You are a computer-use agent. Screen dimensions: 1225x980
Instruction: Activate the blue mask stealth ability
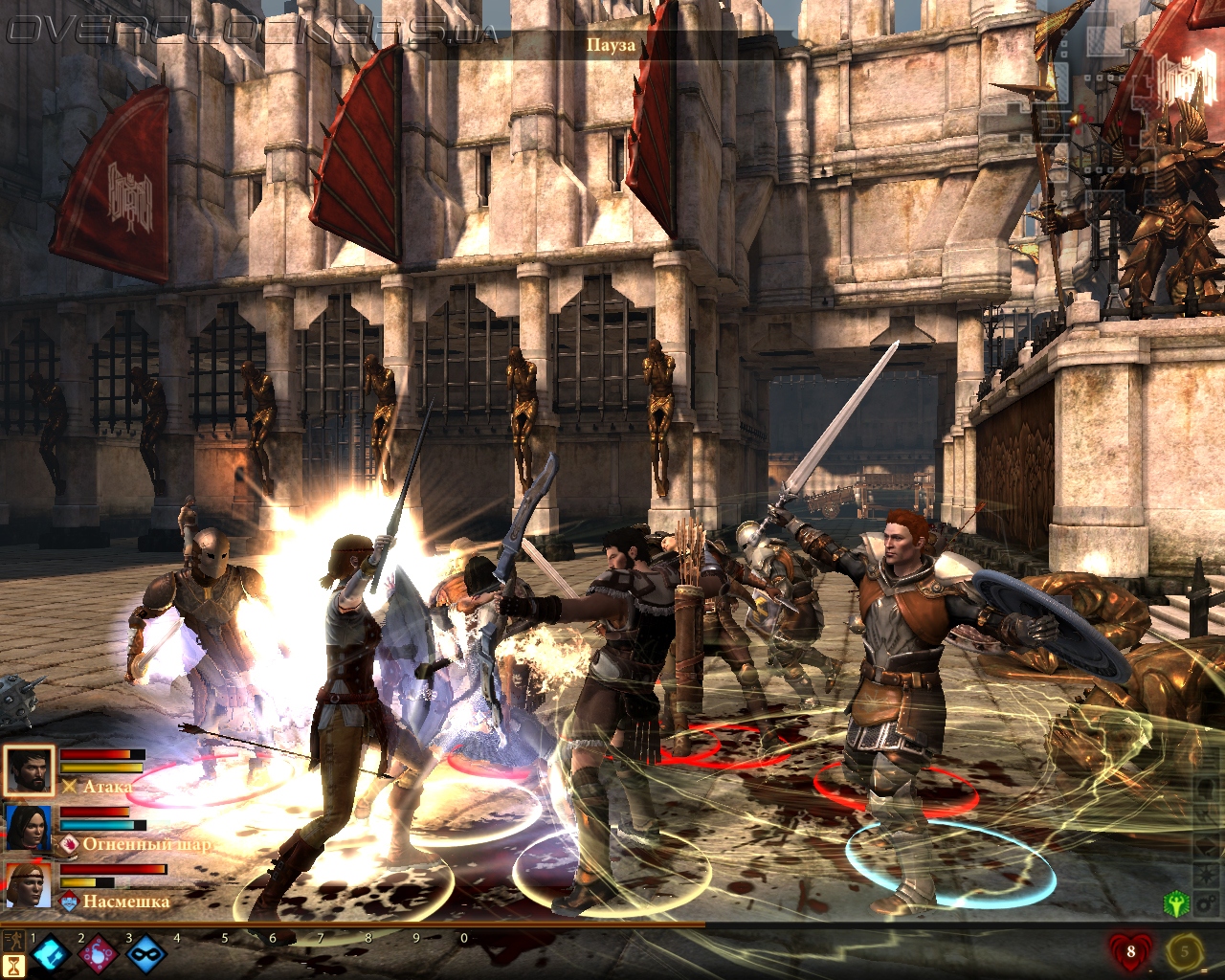pos(146,953)
